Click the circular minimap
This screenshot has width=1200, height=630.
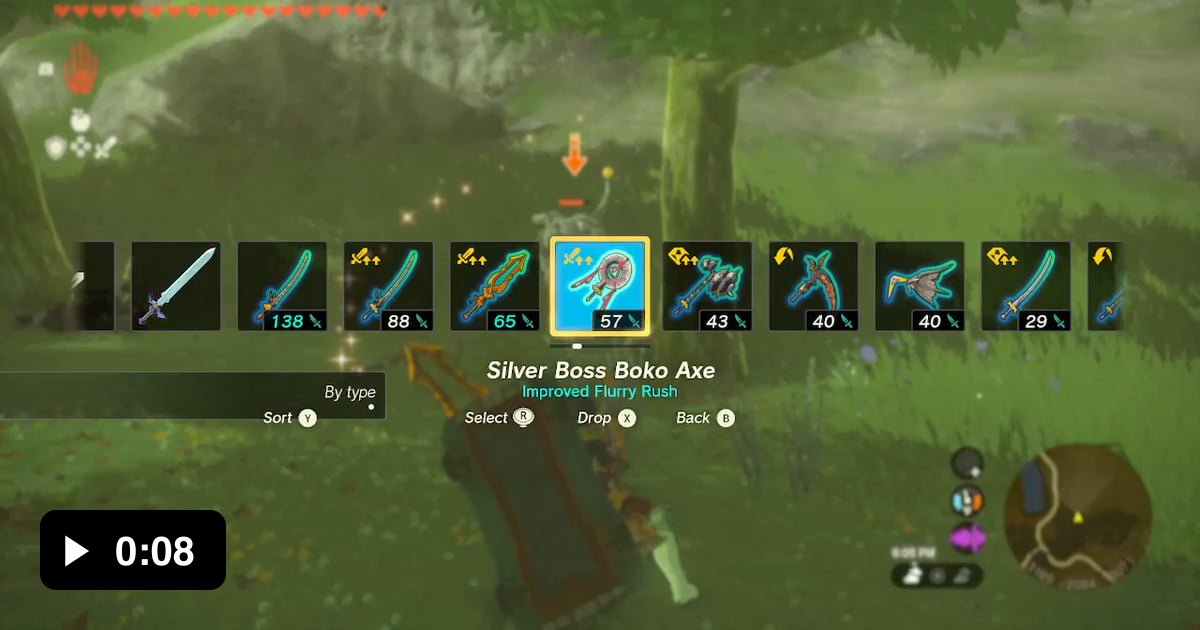click(x=1077, y=516)
